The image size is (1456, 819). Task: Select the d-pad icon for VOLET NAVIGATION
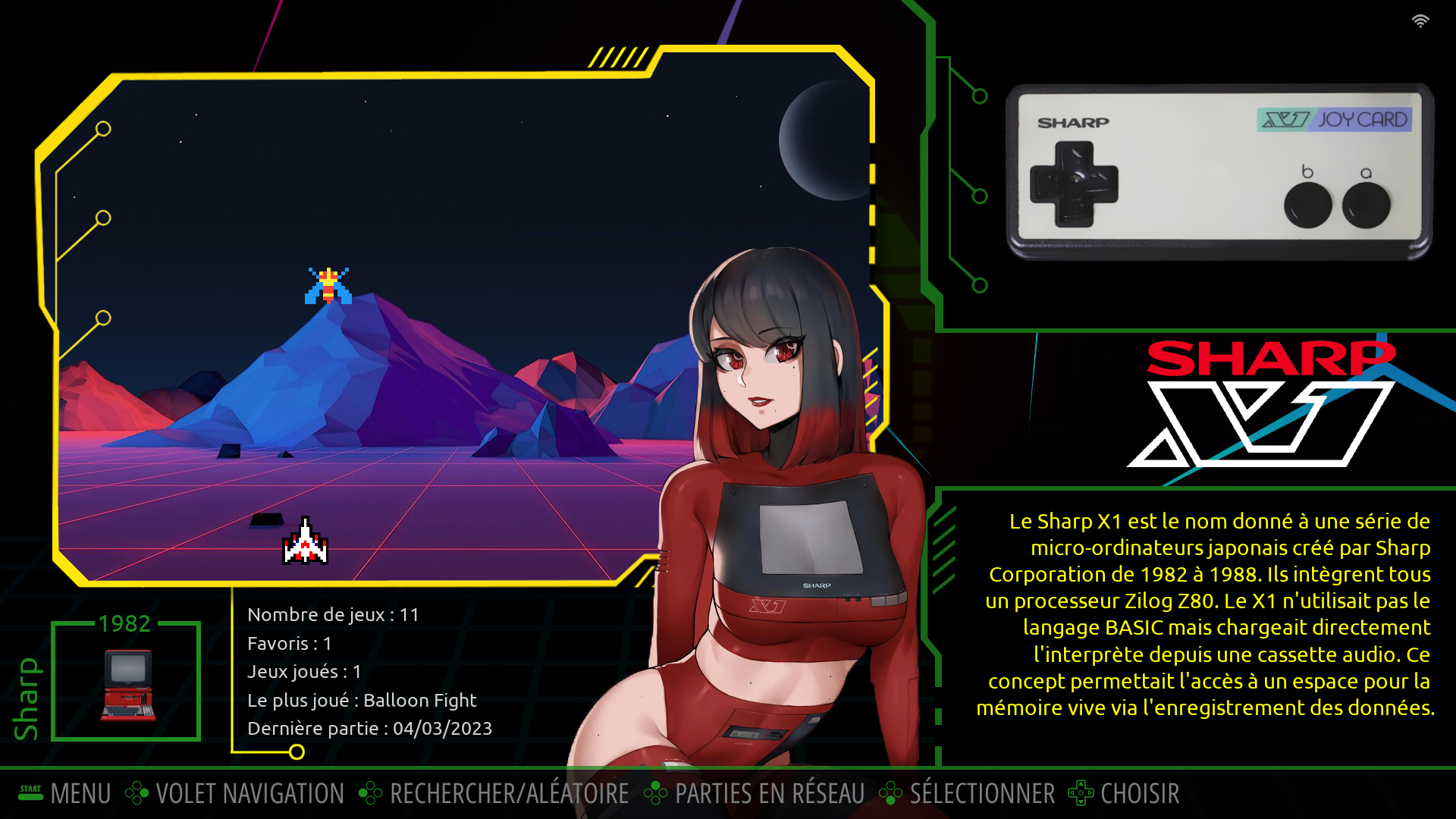coord(138,793)
